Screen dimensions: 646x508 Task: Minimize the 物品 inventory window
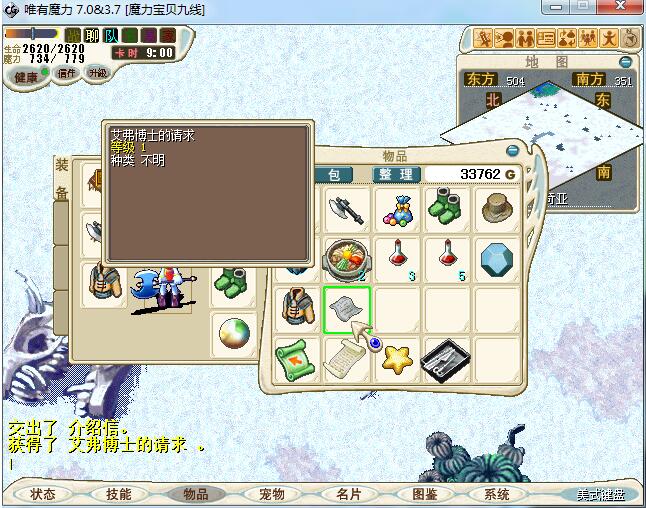click(x=513, y=151)
